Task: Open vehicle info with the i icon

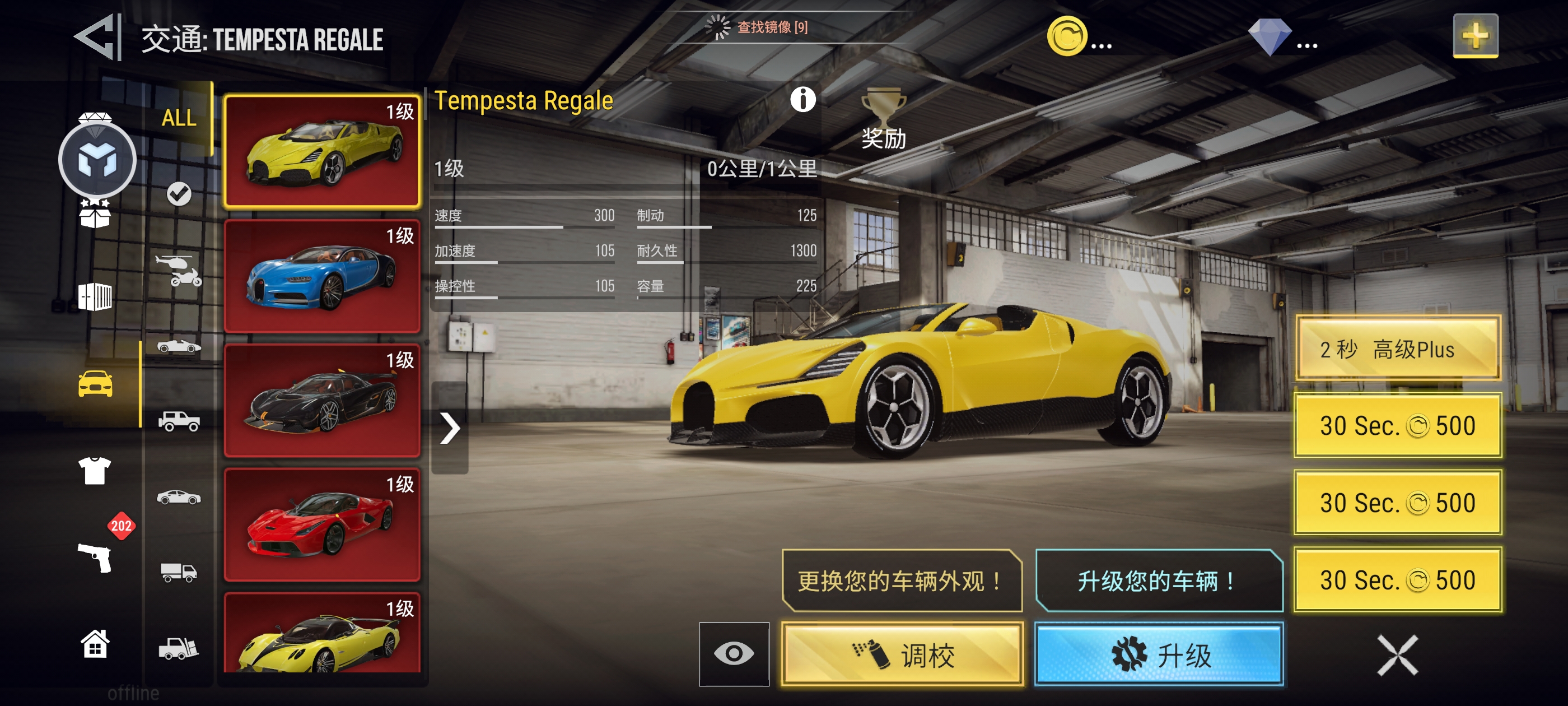Action: [802, 99]
